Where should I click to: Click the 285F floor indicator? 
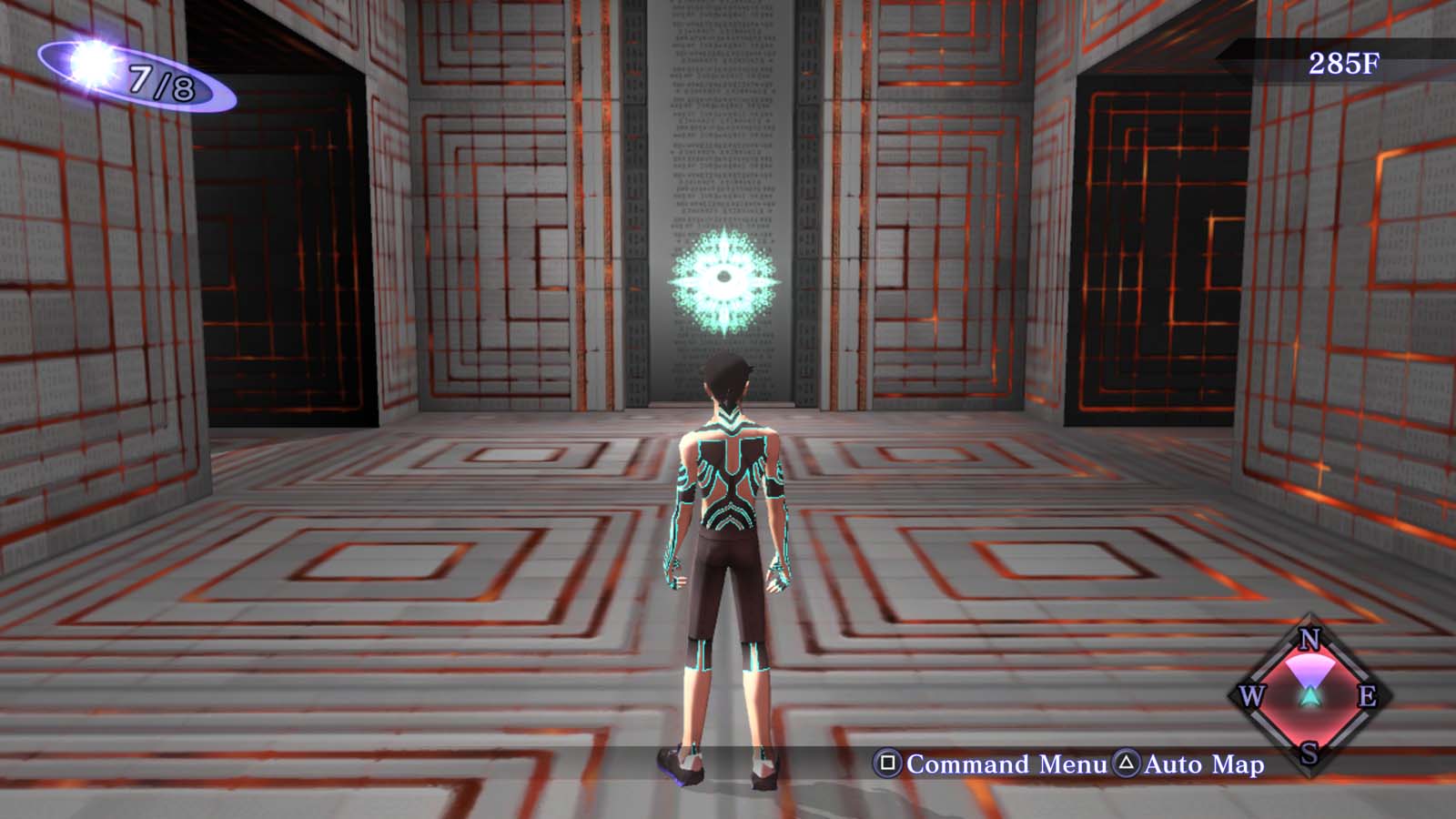coord(1344,64)
